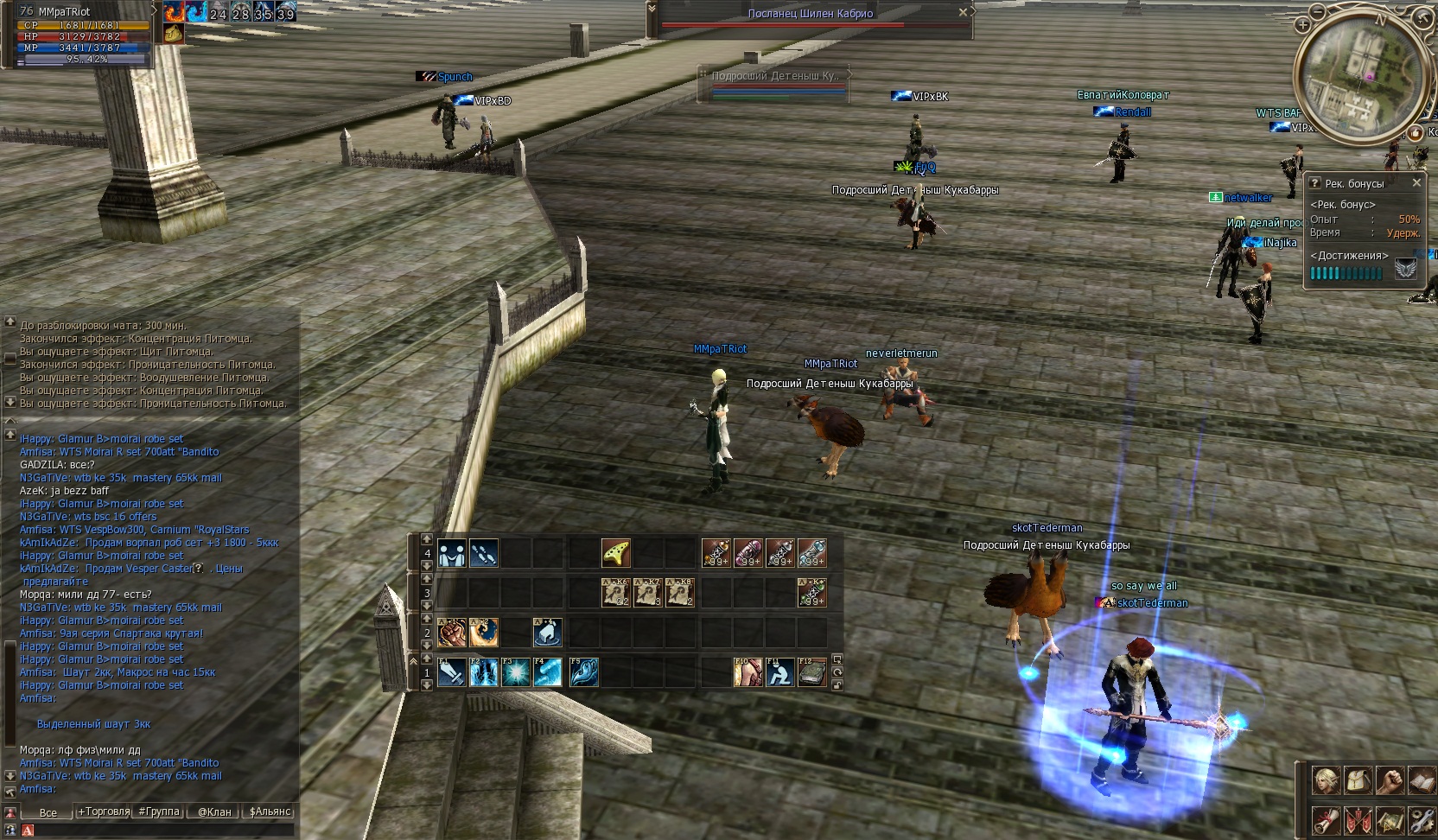Viewport: 1438px width, 840px height.
Task: Activate the F5 blue swirl skill
Action: pos(583,672)
